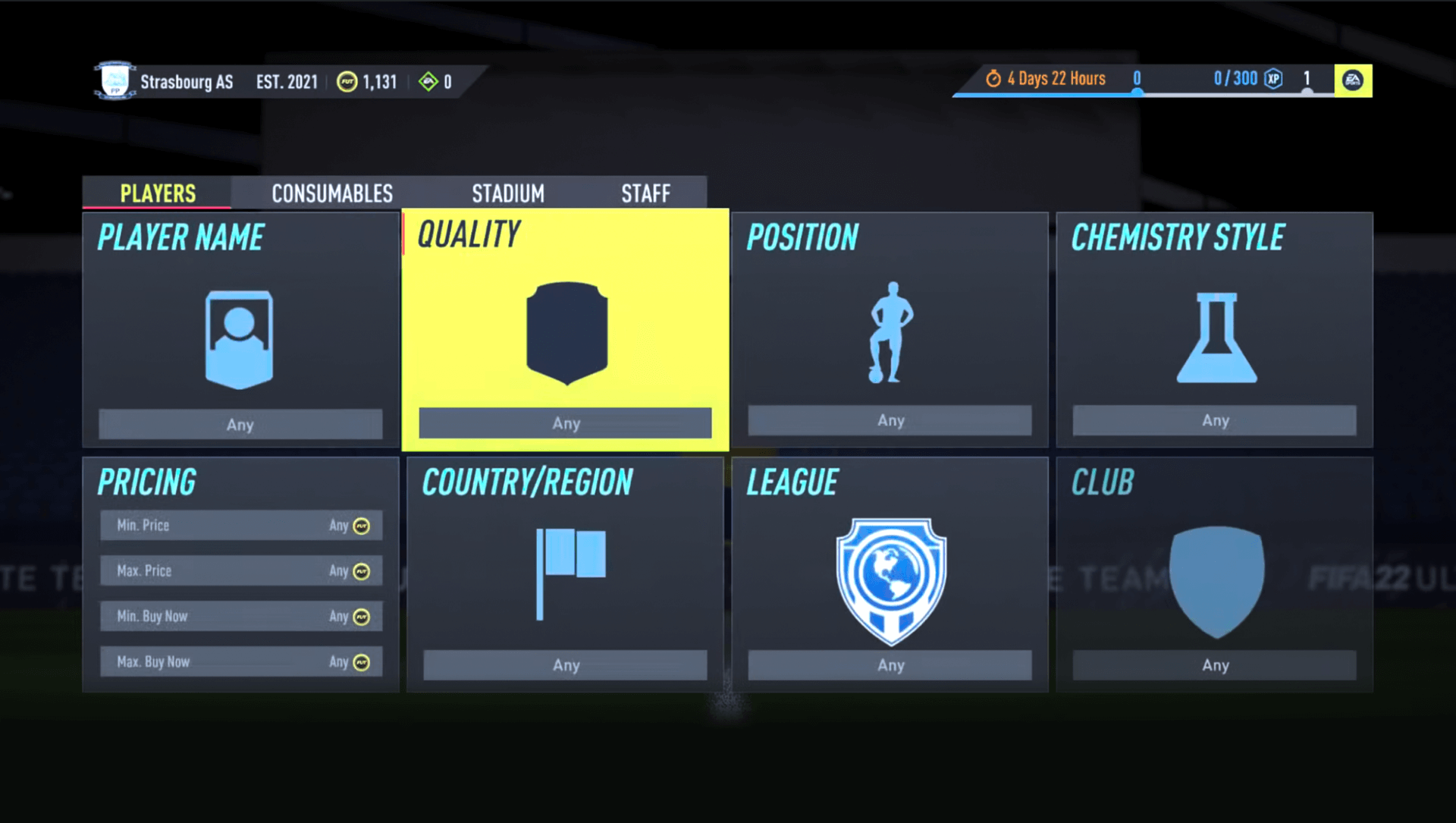Click the Max. Price input field
The height and width of the screenshot is (823, 1456).
240,570
